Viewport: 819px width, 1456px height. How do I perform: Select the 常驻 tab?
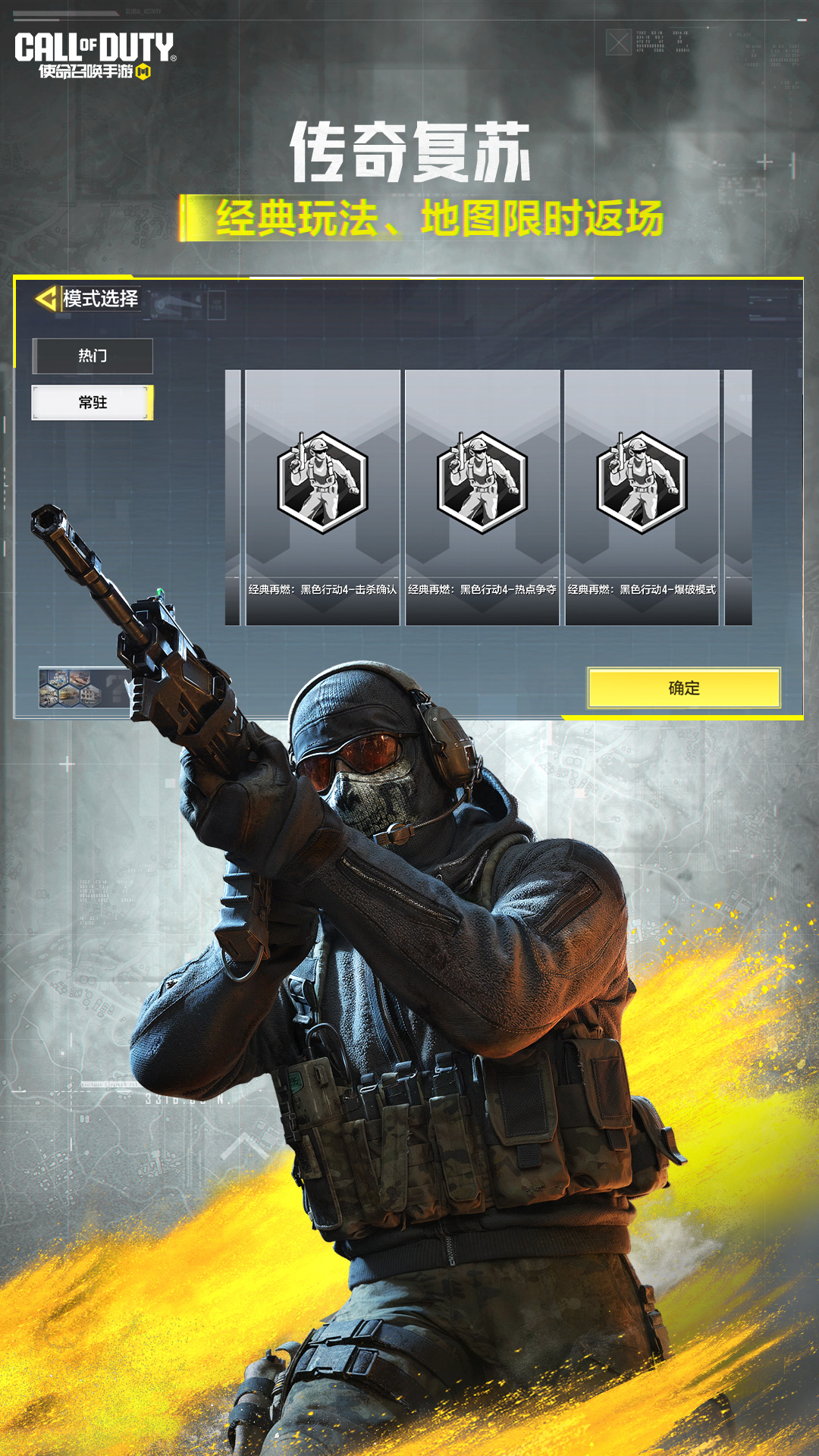click(93, 403)
